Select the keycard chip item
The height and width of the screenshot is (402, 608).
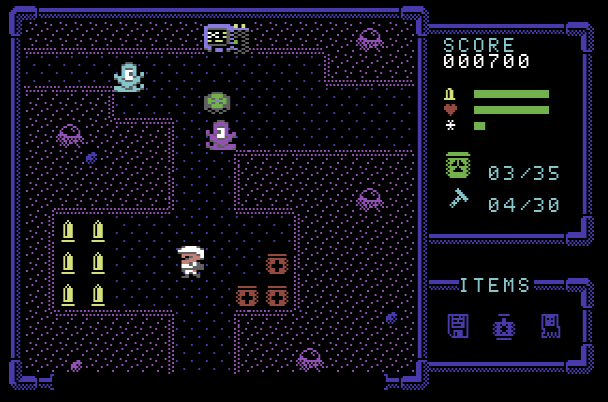tap(549, 326)
